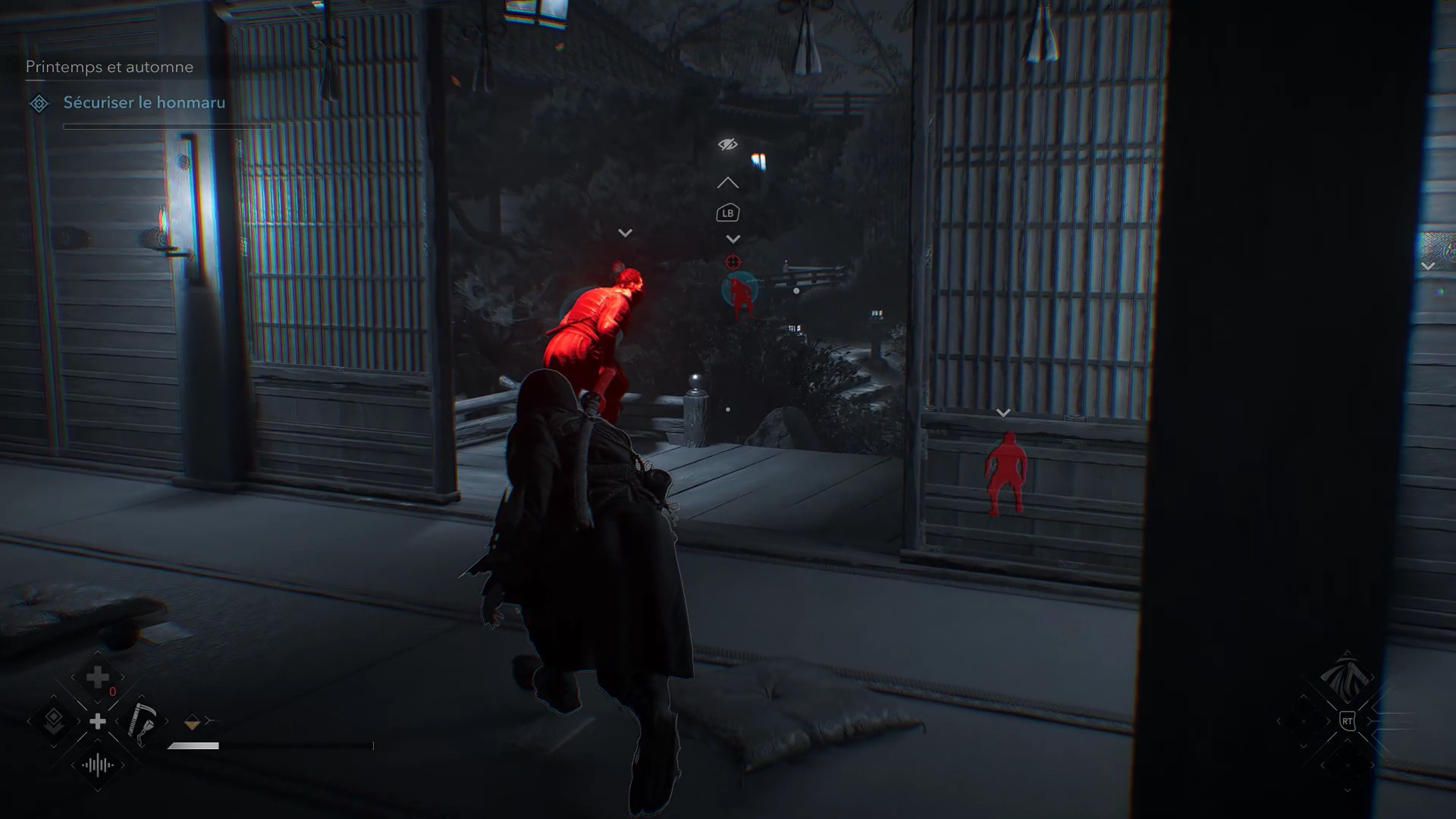Click the "Printemps et automne" quest title
1456x819 pixels.
[109, 67]
